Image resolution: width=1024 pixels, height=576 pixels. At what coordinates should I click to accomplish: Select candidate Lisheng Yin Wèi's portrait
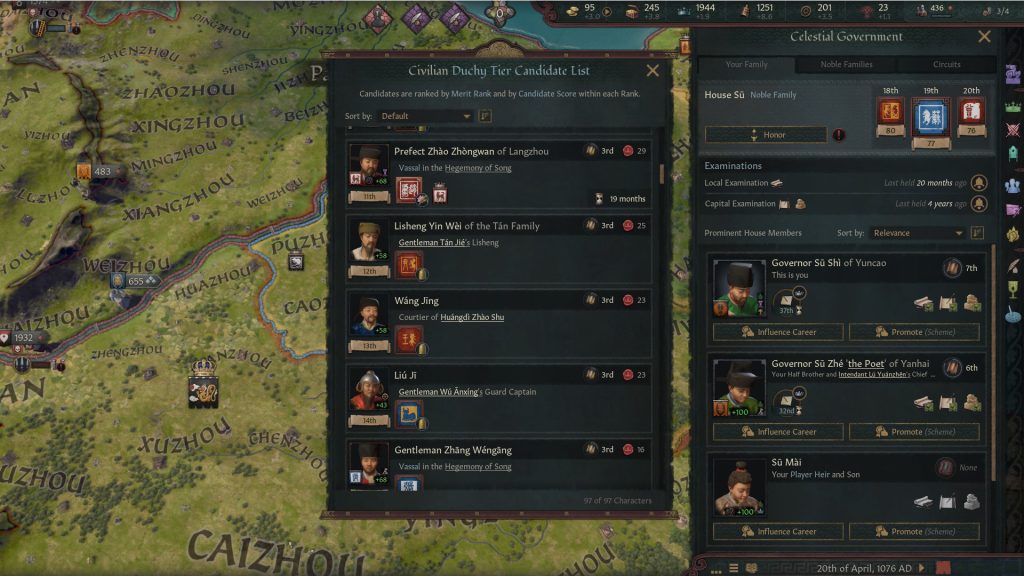[369, 243]
